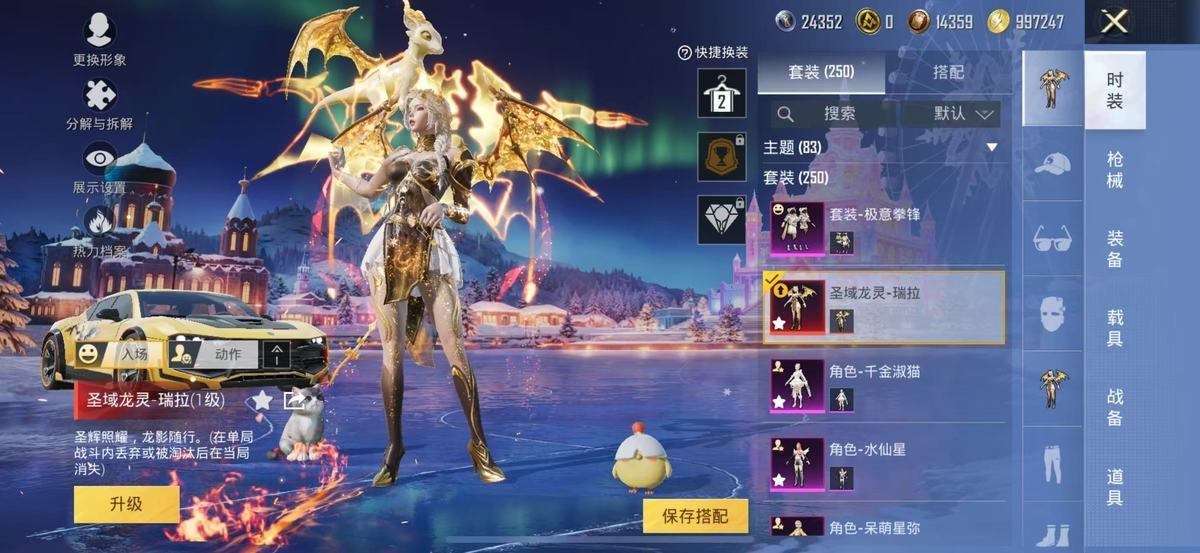Select the 套装 (250) tab

point(821,72)
